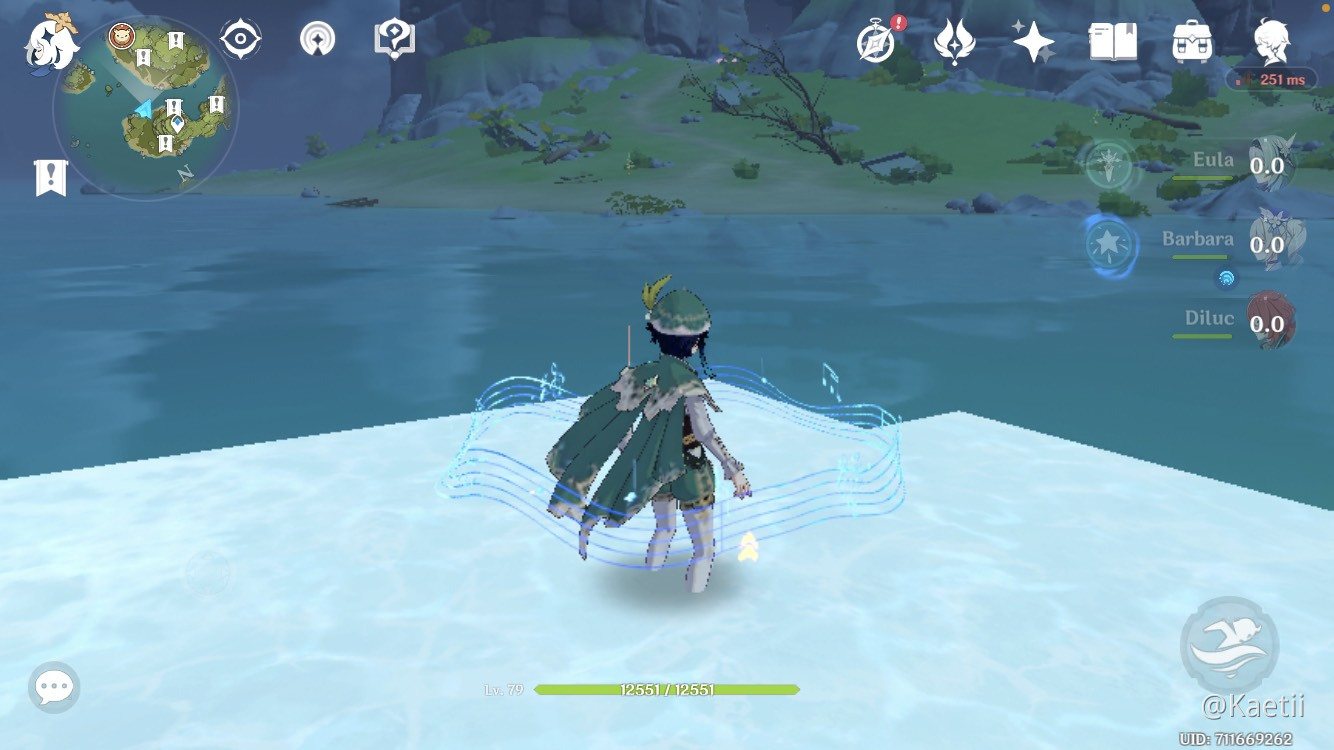Open the inventory backpack
The image size is (1334, 750).
[x=1190, y=40]
